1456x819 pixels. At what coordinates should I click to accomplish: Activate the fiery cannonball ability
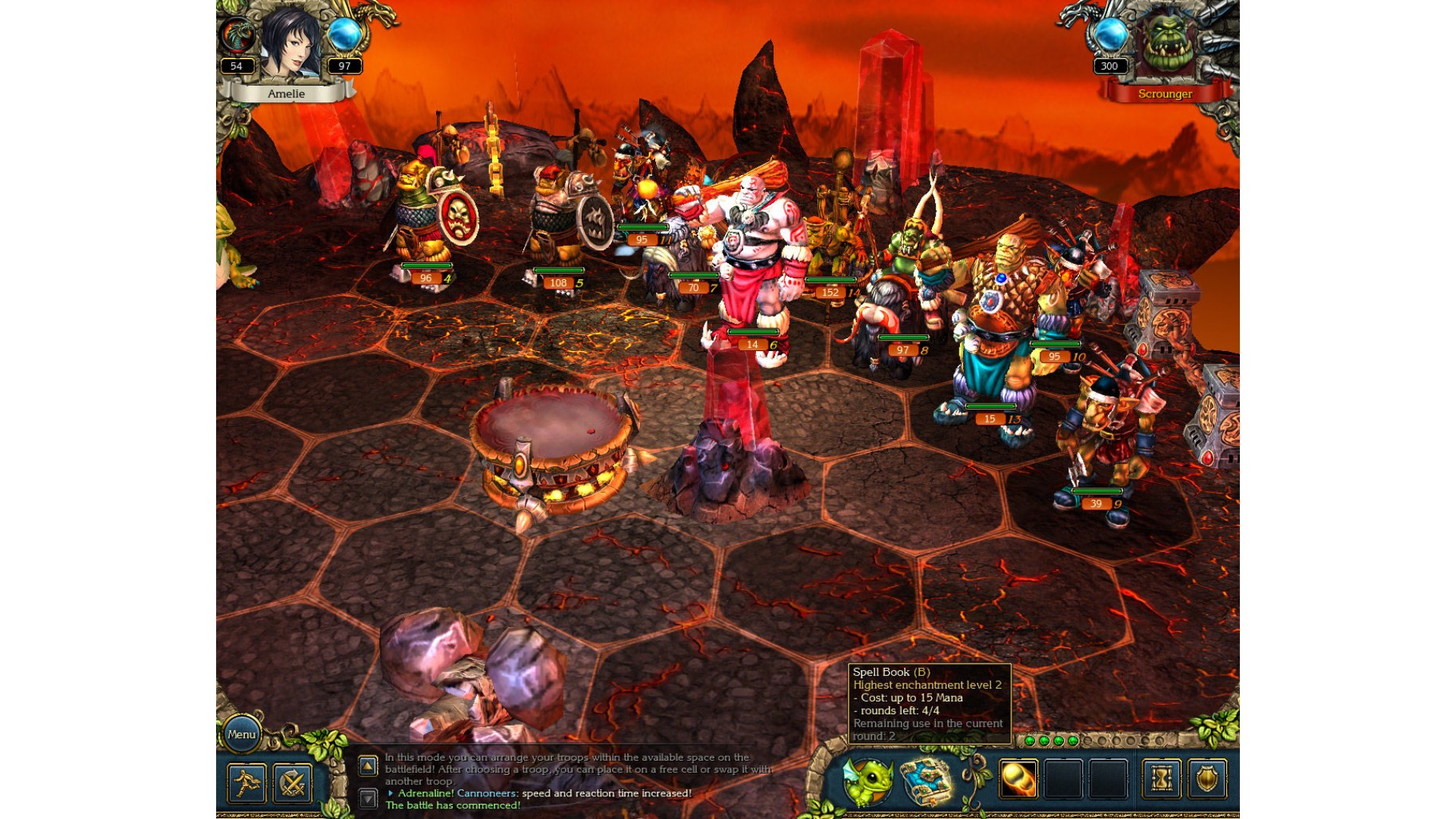(1018, 779)
